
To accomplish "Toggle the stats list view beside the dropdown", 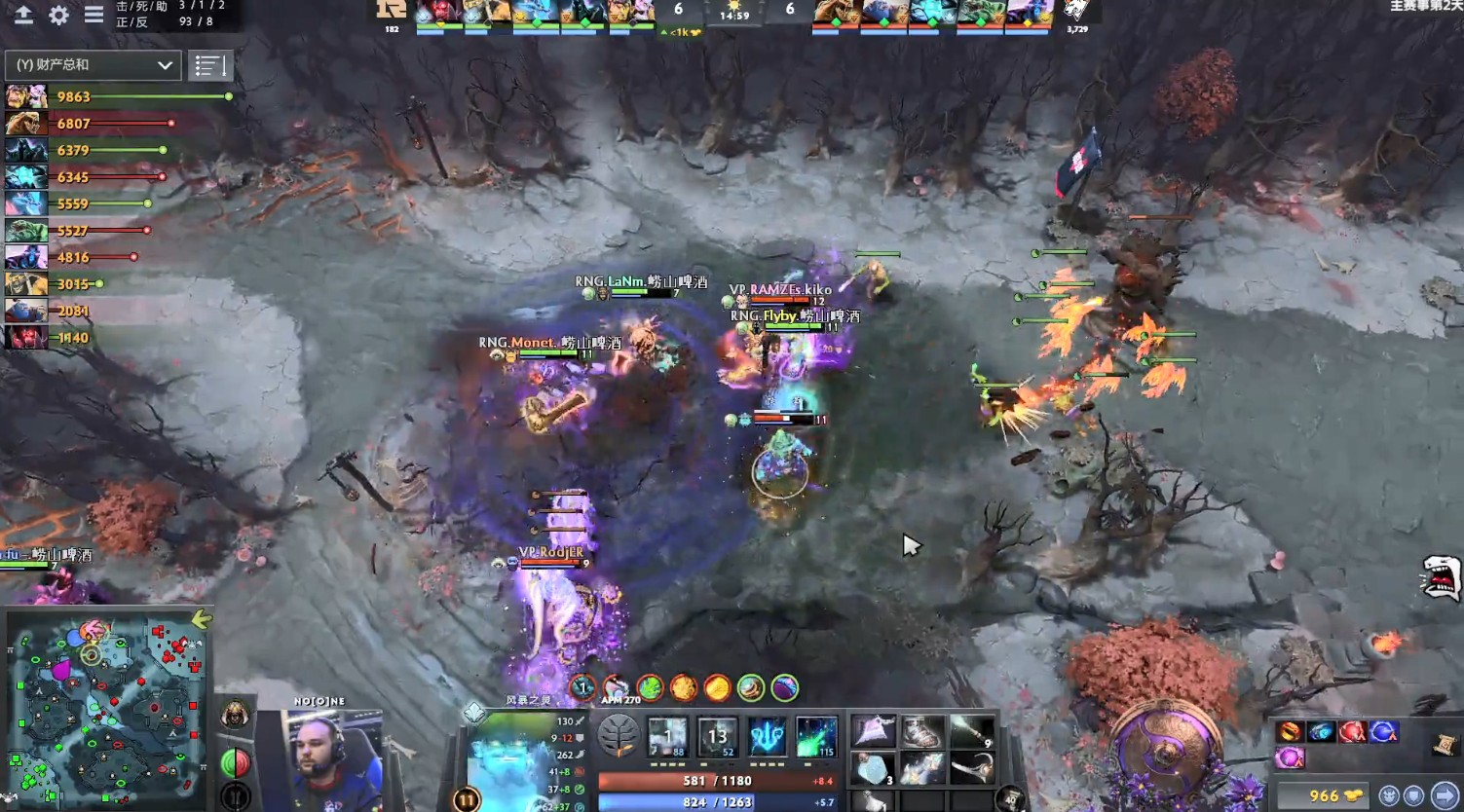I will tap(210, 64).
